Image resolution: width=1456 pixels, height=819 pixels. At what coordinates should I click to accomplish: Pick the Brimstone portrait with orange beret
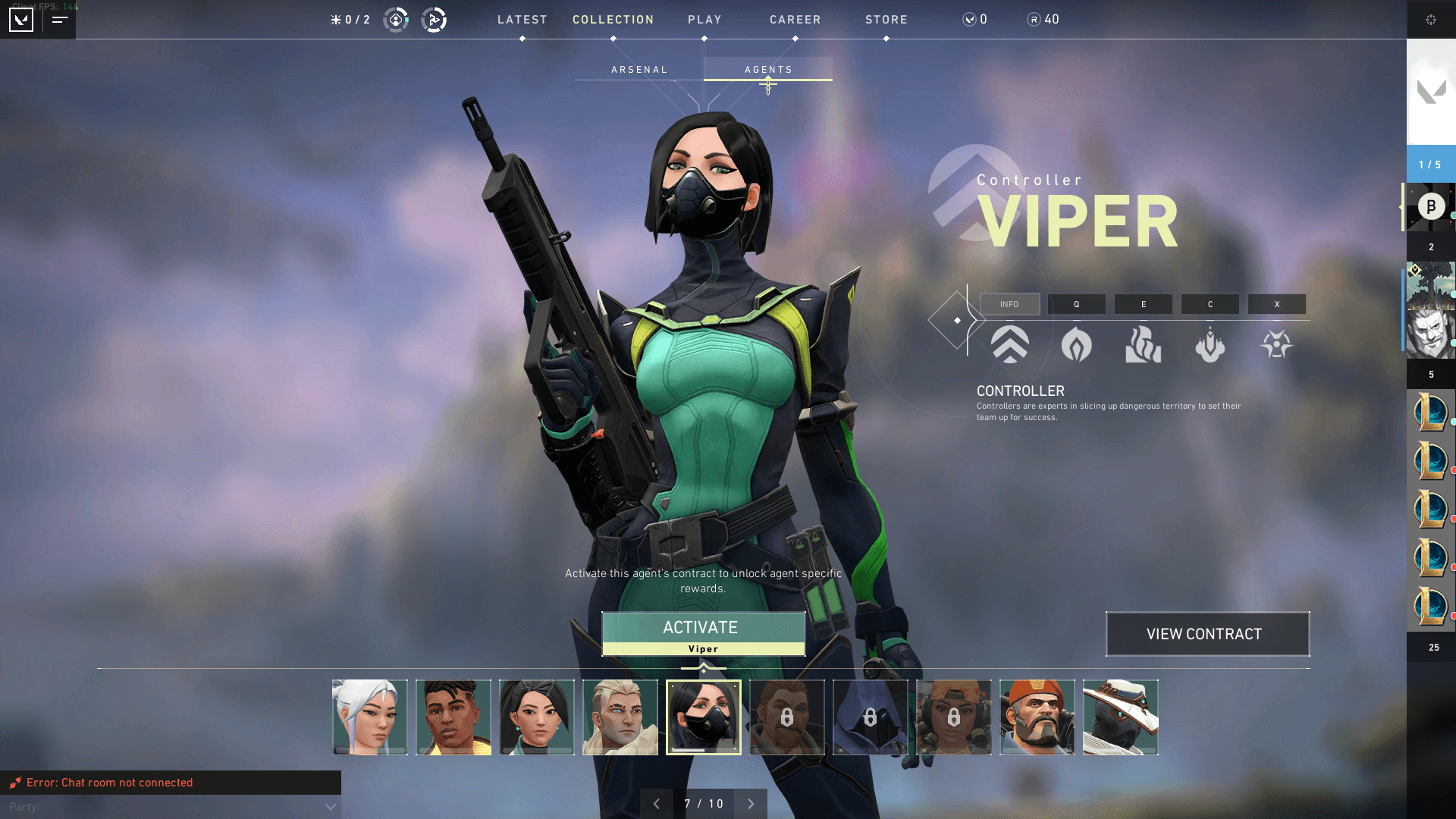[1037, 717]
